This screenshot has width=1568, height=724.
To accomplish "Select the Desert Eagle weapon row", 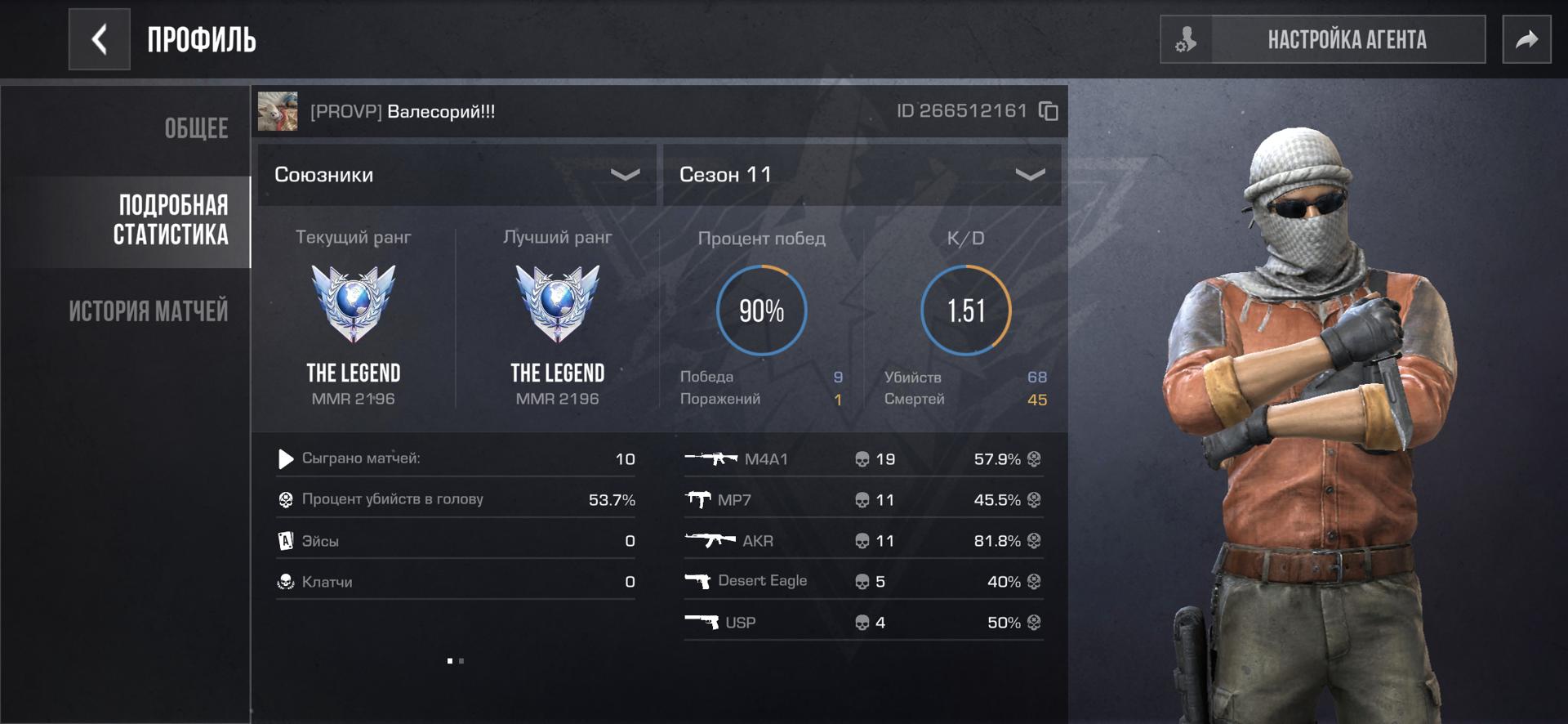I will 863,582.
